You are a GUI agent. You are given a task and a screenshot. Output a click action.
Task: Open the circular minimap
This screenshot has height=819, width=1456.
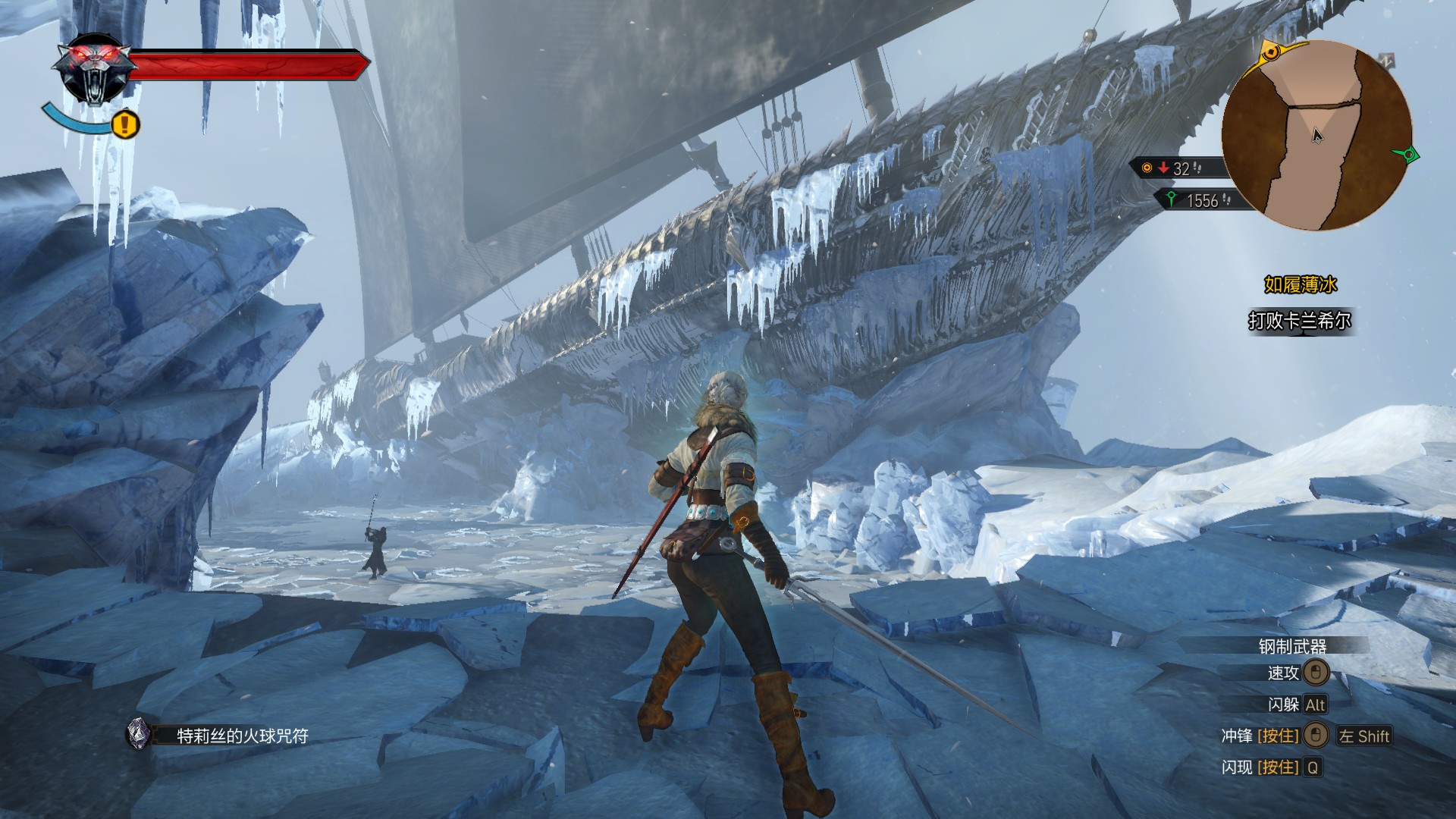coord(1316,136)
